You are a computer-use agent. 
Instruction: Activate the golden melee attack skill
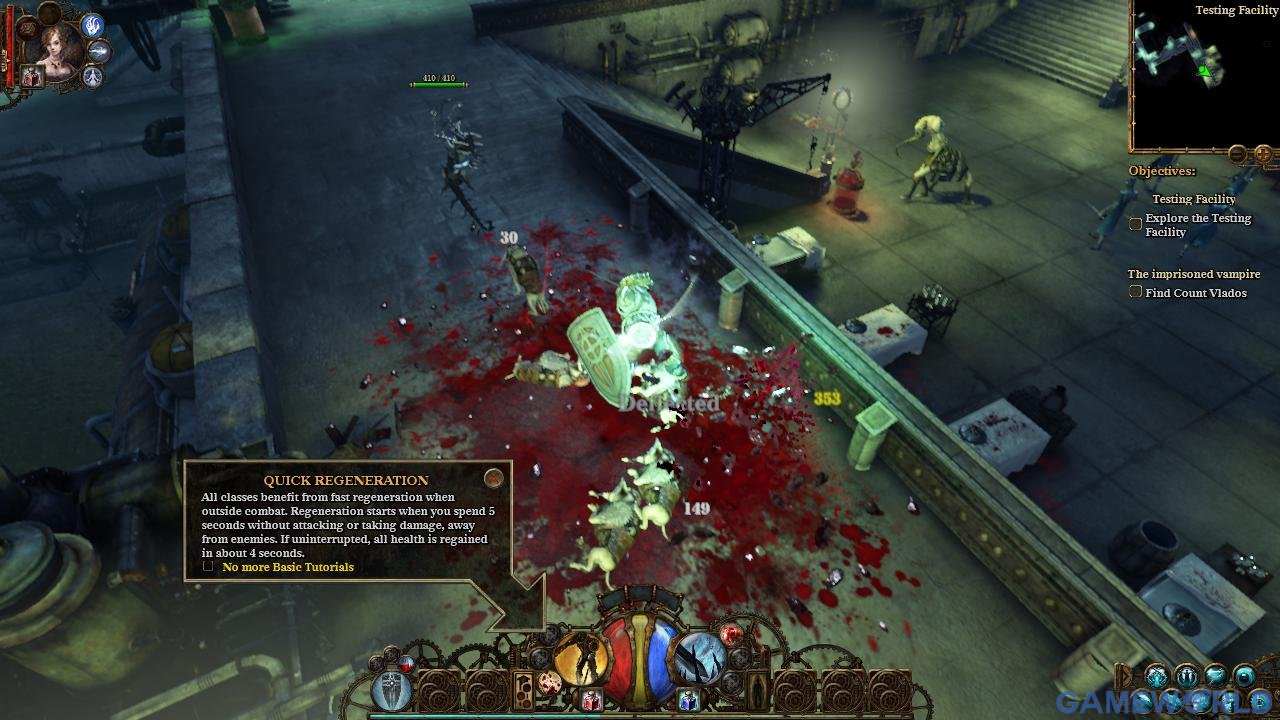(582, 659)
